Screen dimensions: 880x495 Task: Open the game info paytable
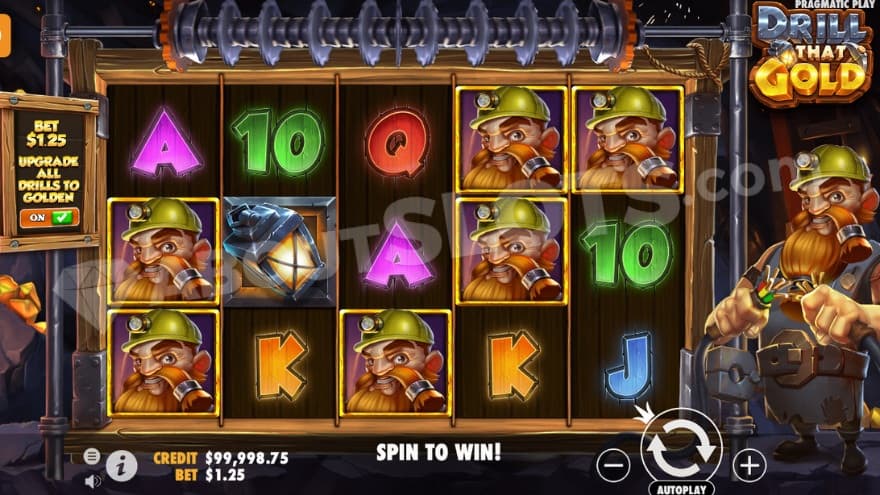(x=121, y=465)
